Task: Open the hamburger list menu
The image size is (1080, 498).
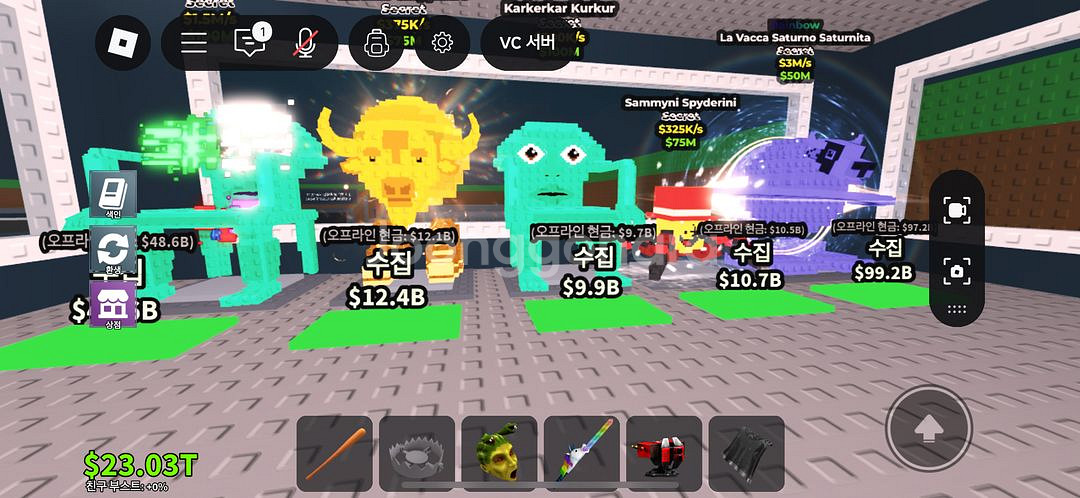Action: coord(194,42)
